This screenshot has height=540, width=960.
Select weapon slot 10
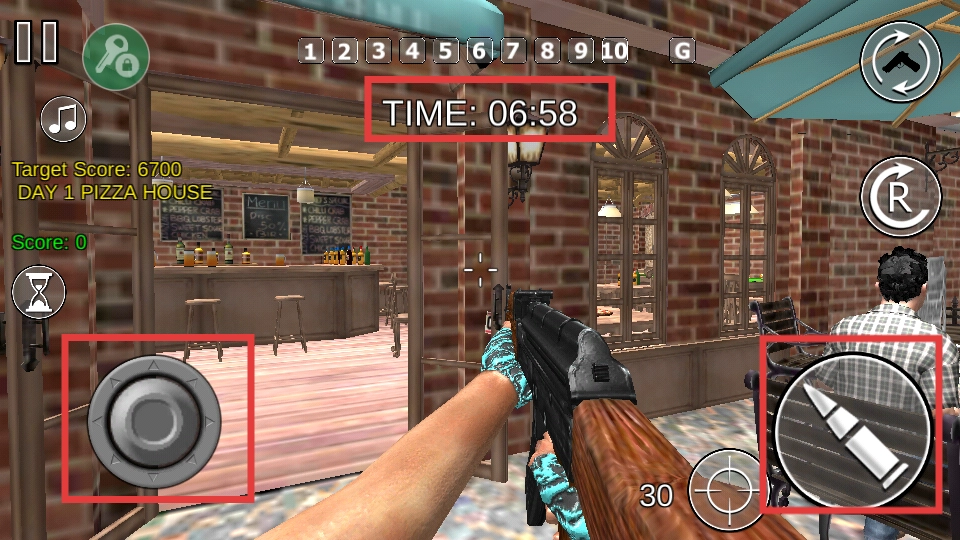pyautogui.click(x=615, y=51)
